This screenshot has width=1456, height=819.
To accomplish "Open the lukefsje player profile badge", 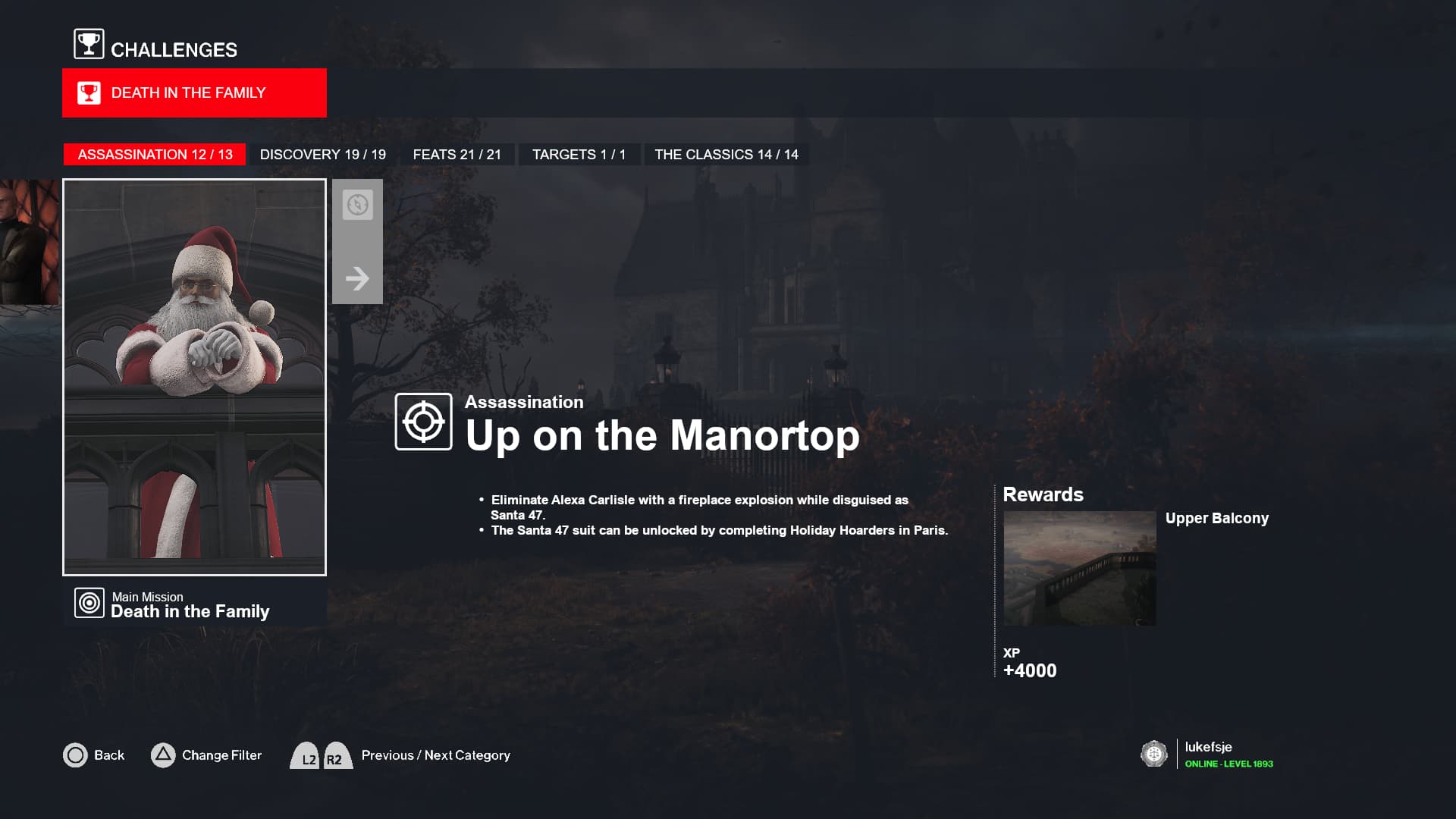I will tap(1207, 755).
